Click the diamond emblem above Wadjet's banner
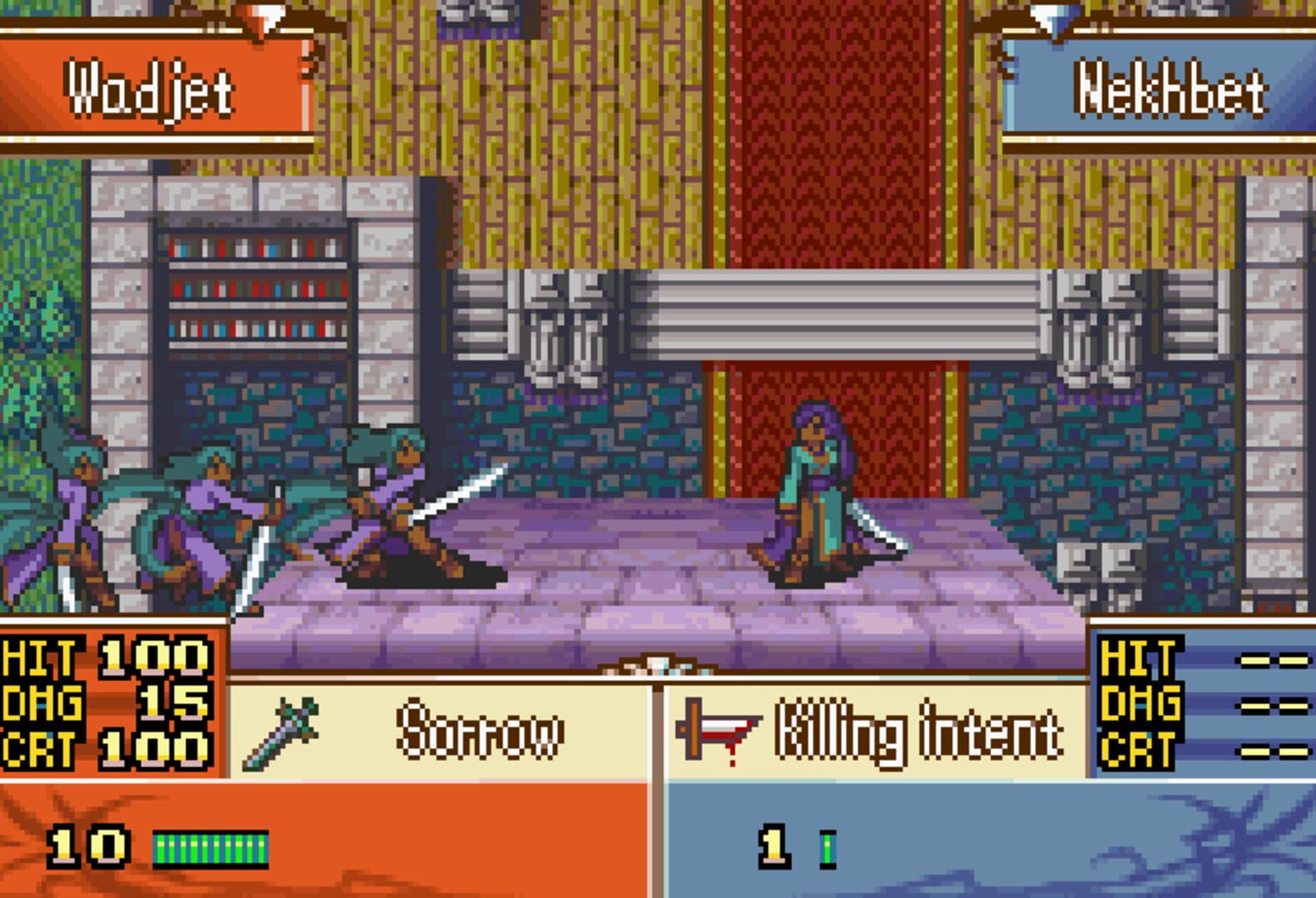The image size is (1316, 898). (266, 15)
